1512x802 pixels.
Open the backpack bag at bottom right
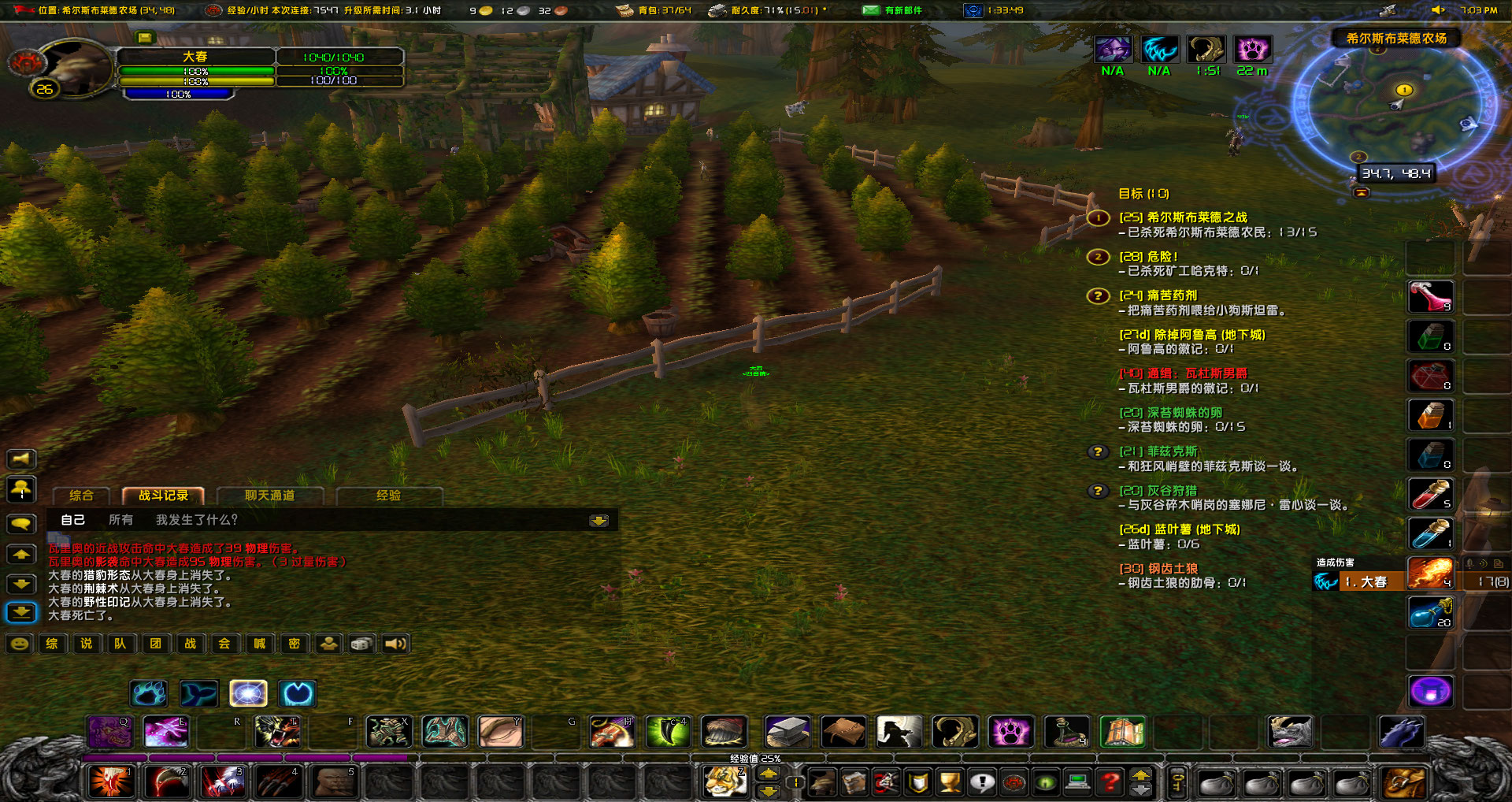pos(1406,784)
